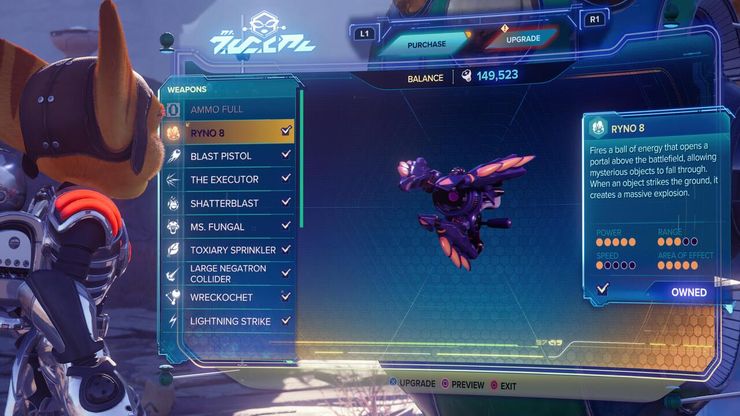The image size is (740, 416).
Task: Select the Ammo Full entry
Action: pos(228,108)
